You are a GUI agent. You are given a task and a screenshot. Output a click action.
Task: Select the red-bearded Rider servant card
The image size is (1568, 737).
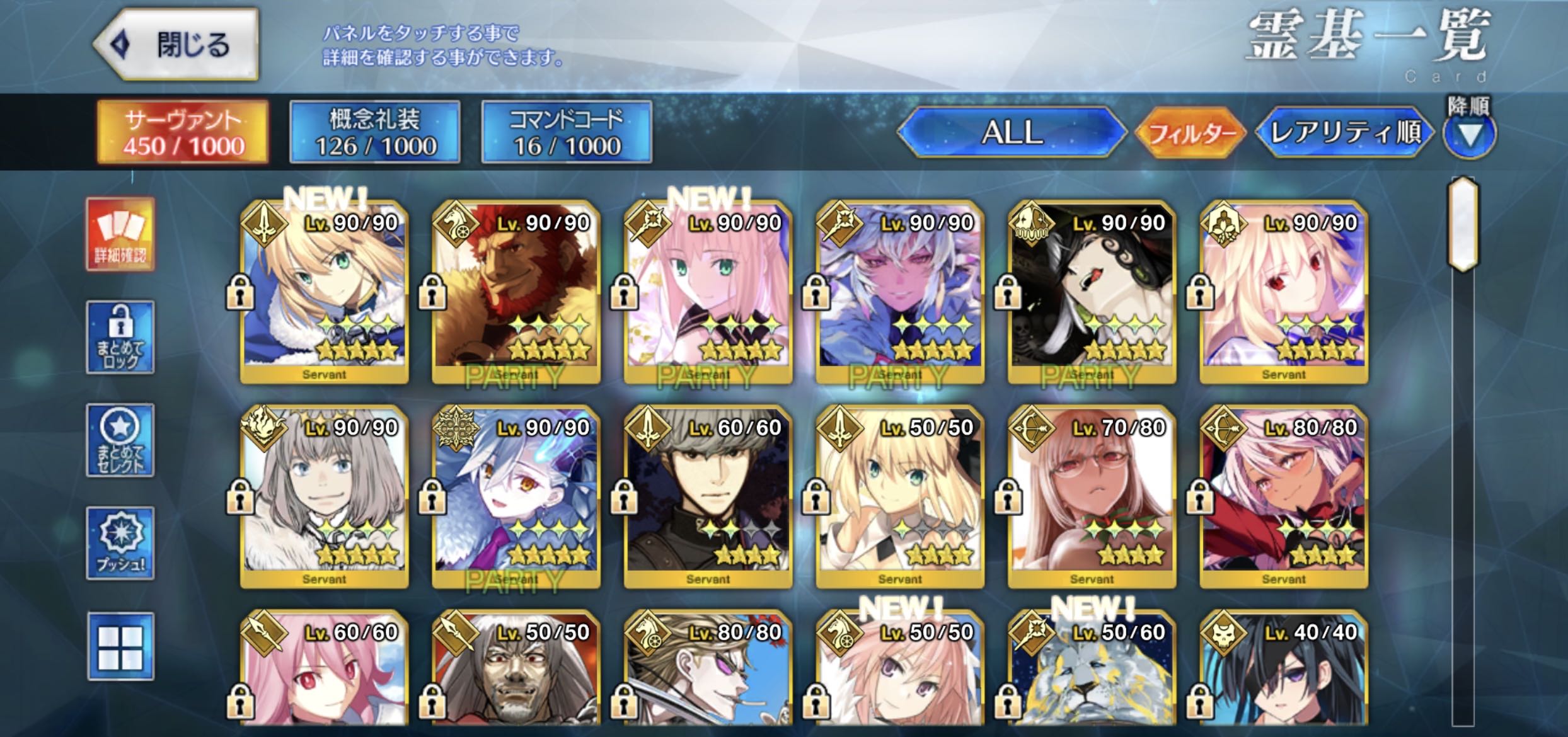(x=516, y=291)
